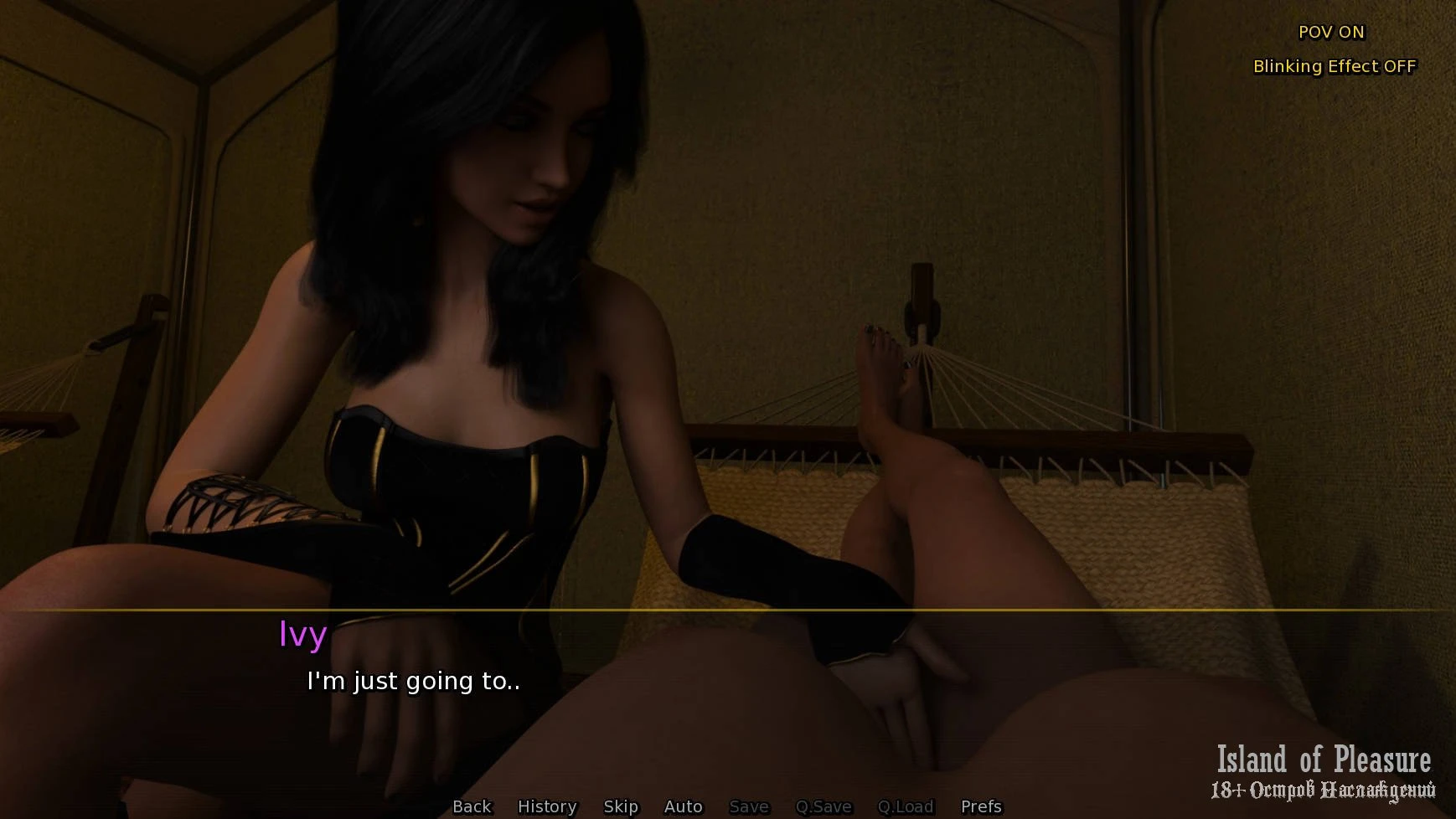
Task: Toggle the Blinking Effect OFF option
Action: [1334, 66]
